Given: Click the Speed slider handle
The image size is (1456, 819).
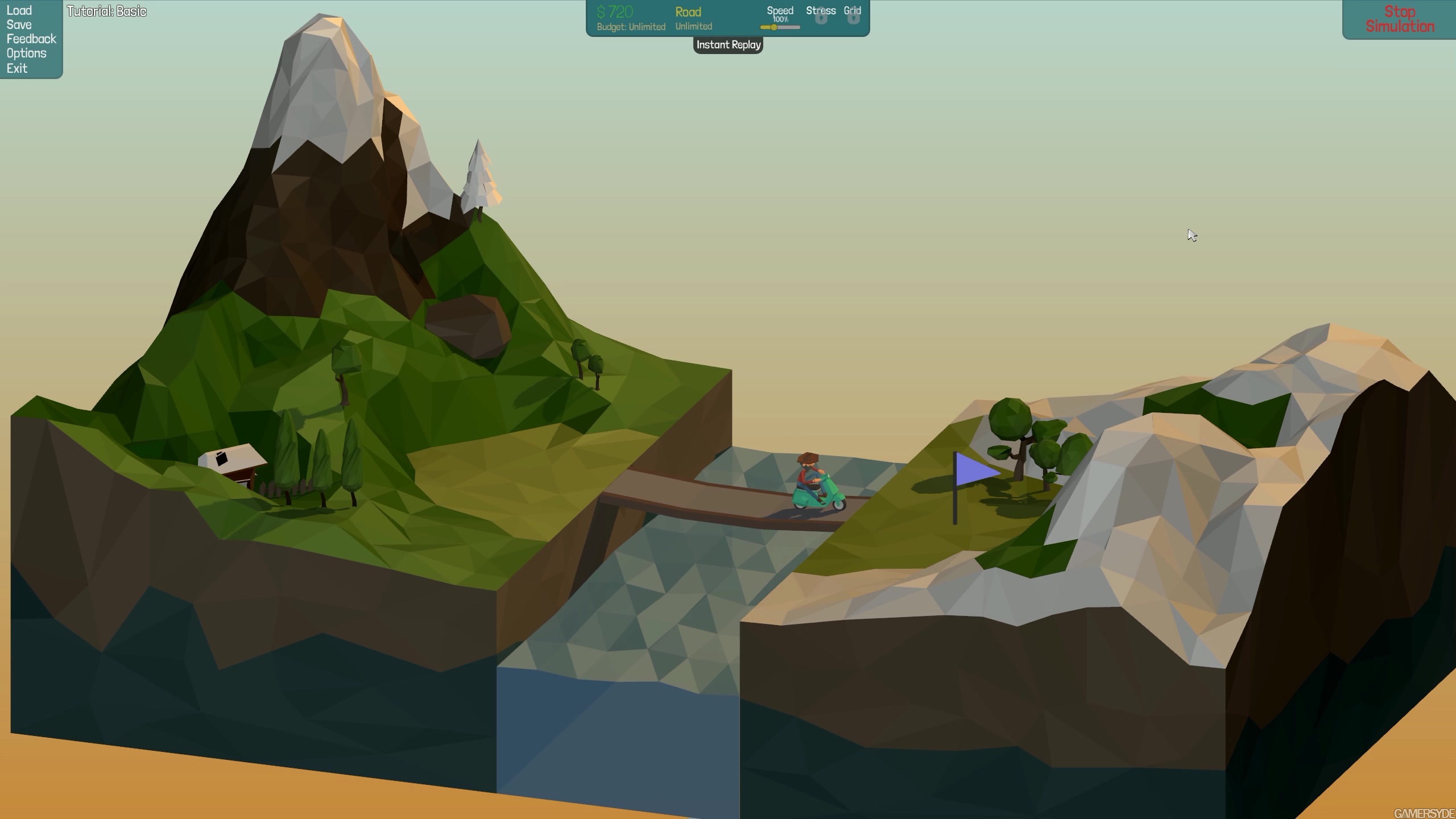Looking at the screenshot, I should [x=773, y=27].
